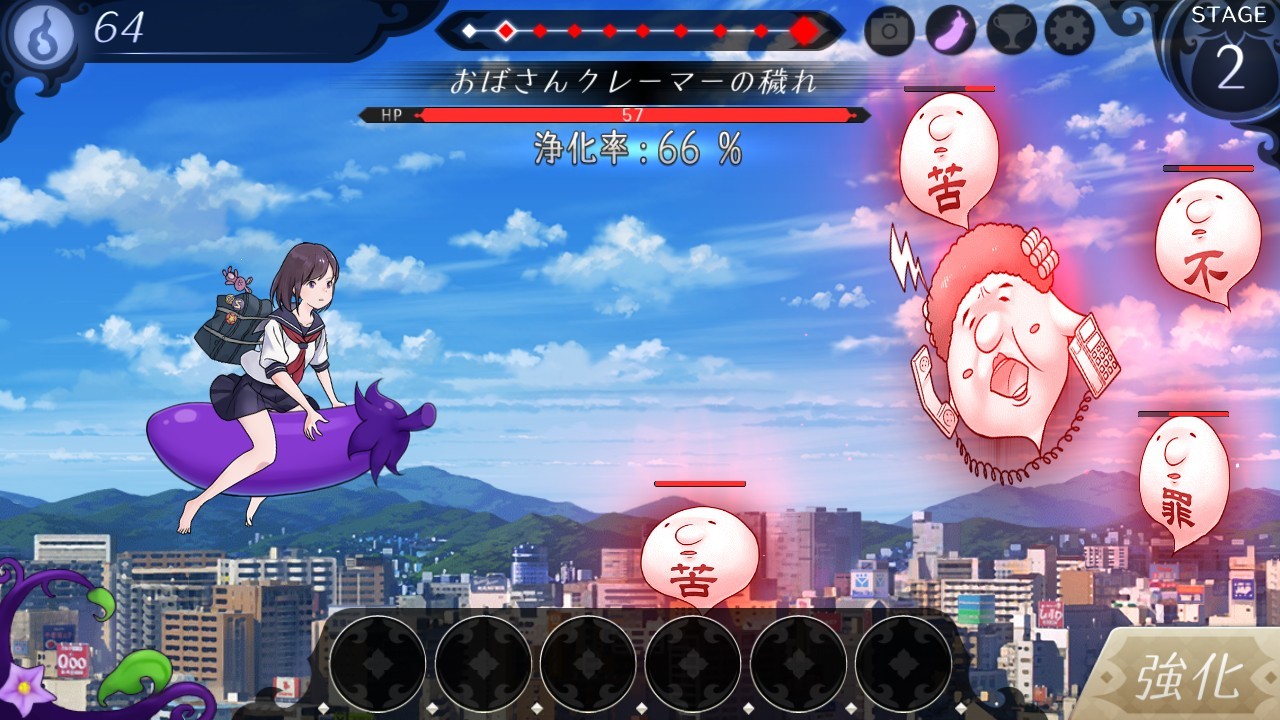Open the camera screenshot mode
The image size is (1280, 720).
pyautogui.click(x=890, y=31)
